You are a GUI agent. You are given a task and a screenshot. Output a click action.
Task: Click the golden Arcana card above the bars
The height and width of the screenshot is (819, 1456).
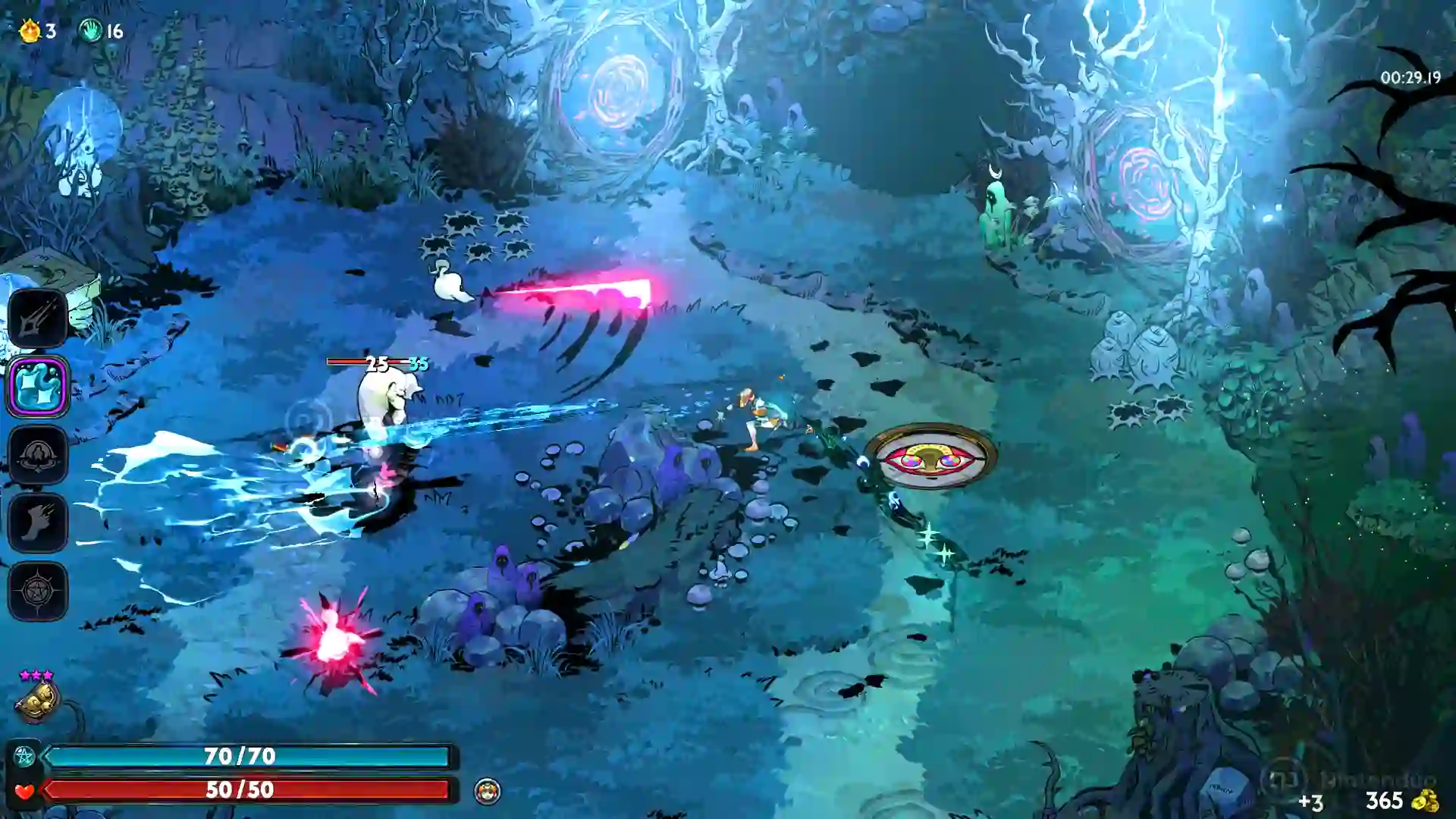tap(39, 698)
